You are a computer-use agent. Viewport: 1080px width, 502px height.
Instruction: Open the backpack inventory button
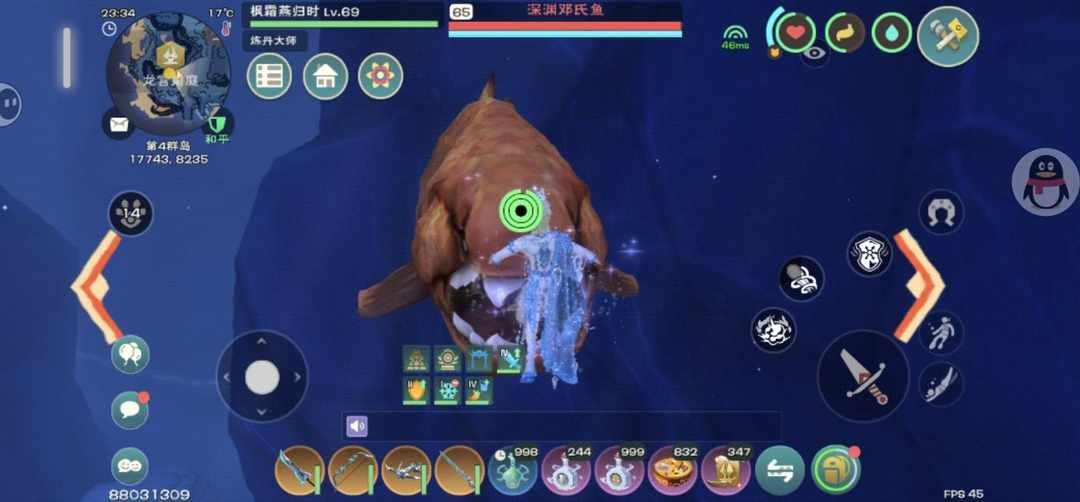[834, 470]
